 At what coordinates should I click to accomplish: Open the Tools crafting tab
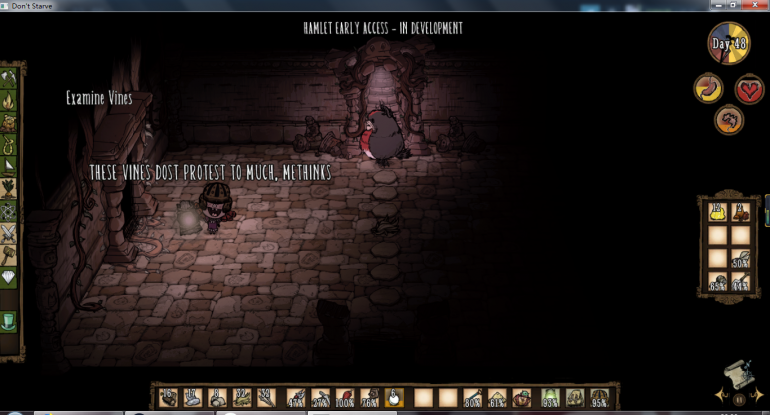(x=10, y=78)
